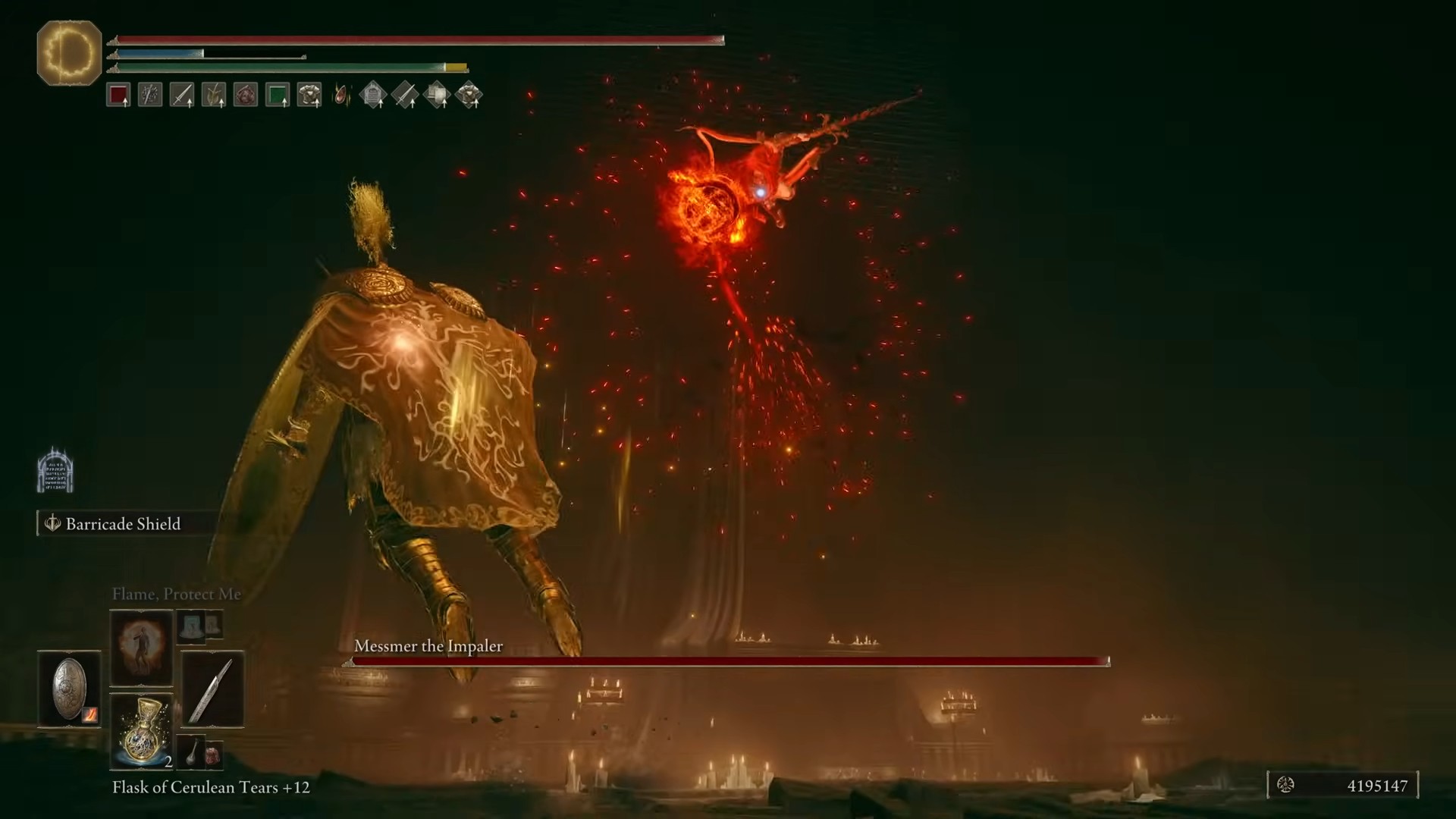Click the diamond-framed chest armor buff icon

point(469,95)
